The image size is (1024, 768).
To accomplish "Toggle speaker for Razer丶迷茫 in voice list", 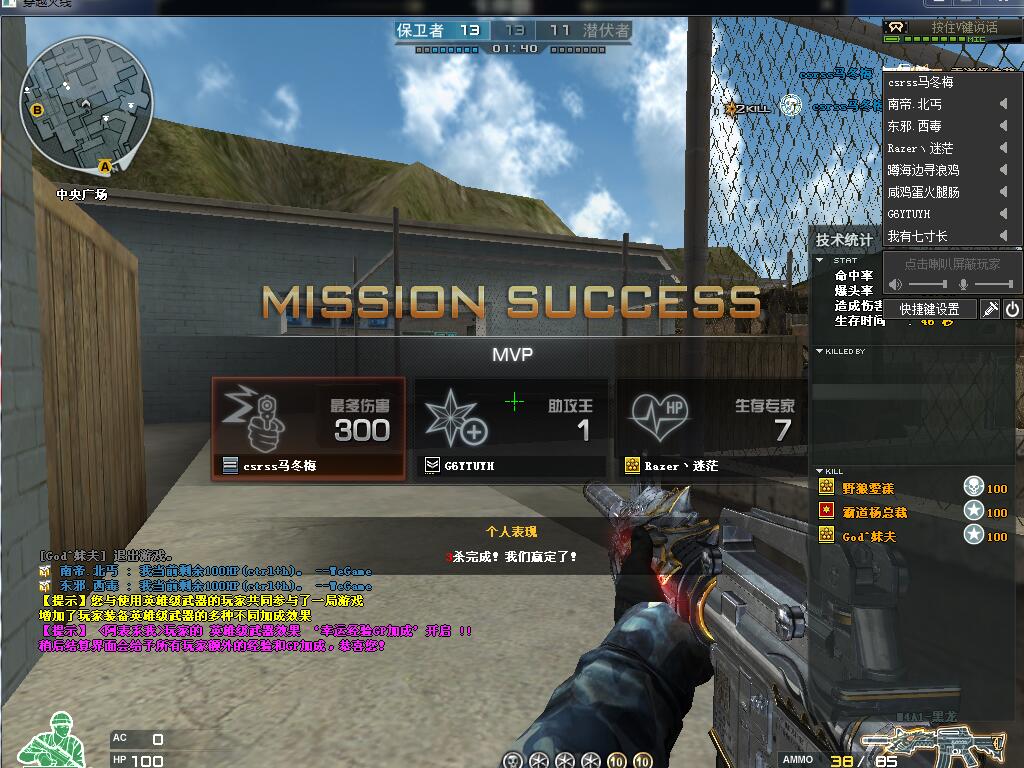I will [1003, 148].
